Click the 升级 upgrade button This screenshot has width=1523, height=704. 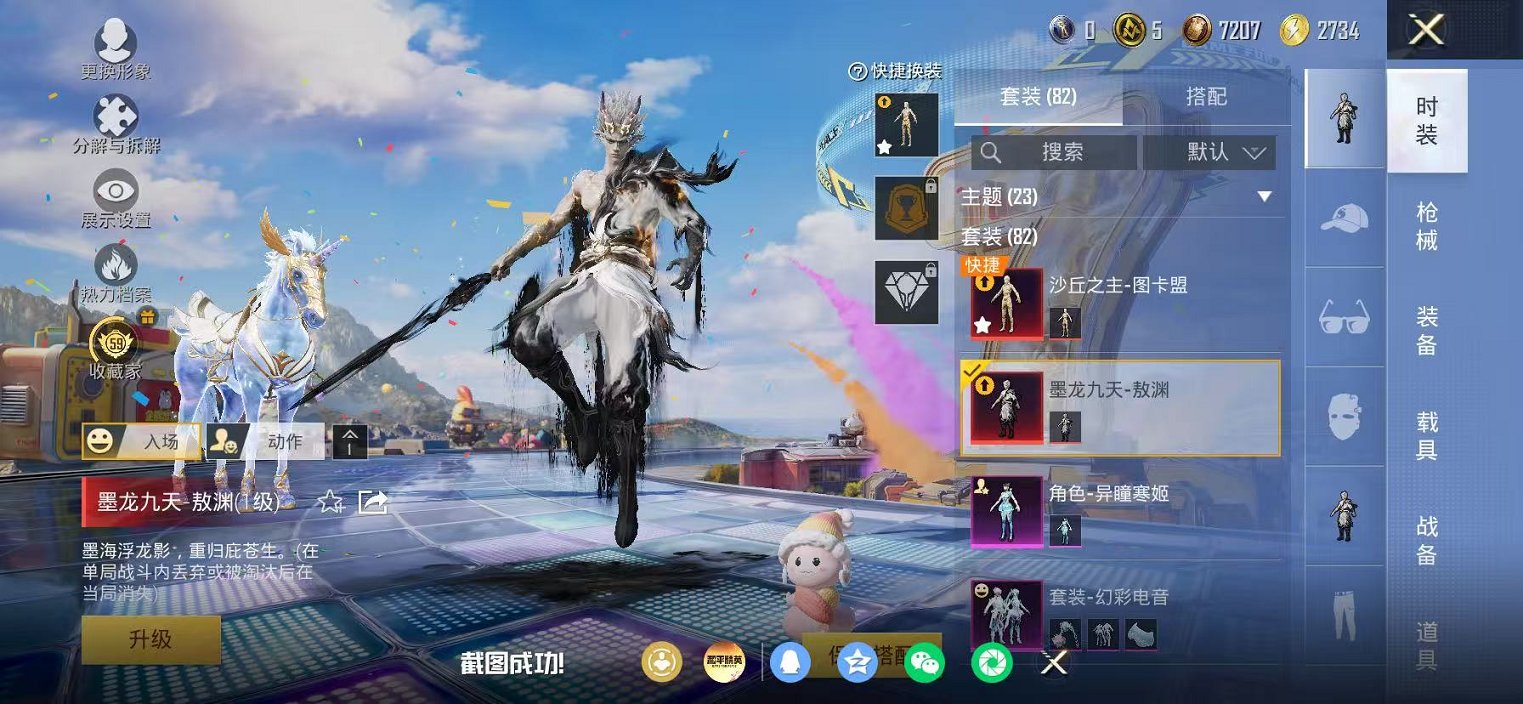[x=151, y=639]
